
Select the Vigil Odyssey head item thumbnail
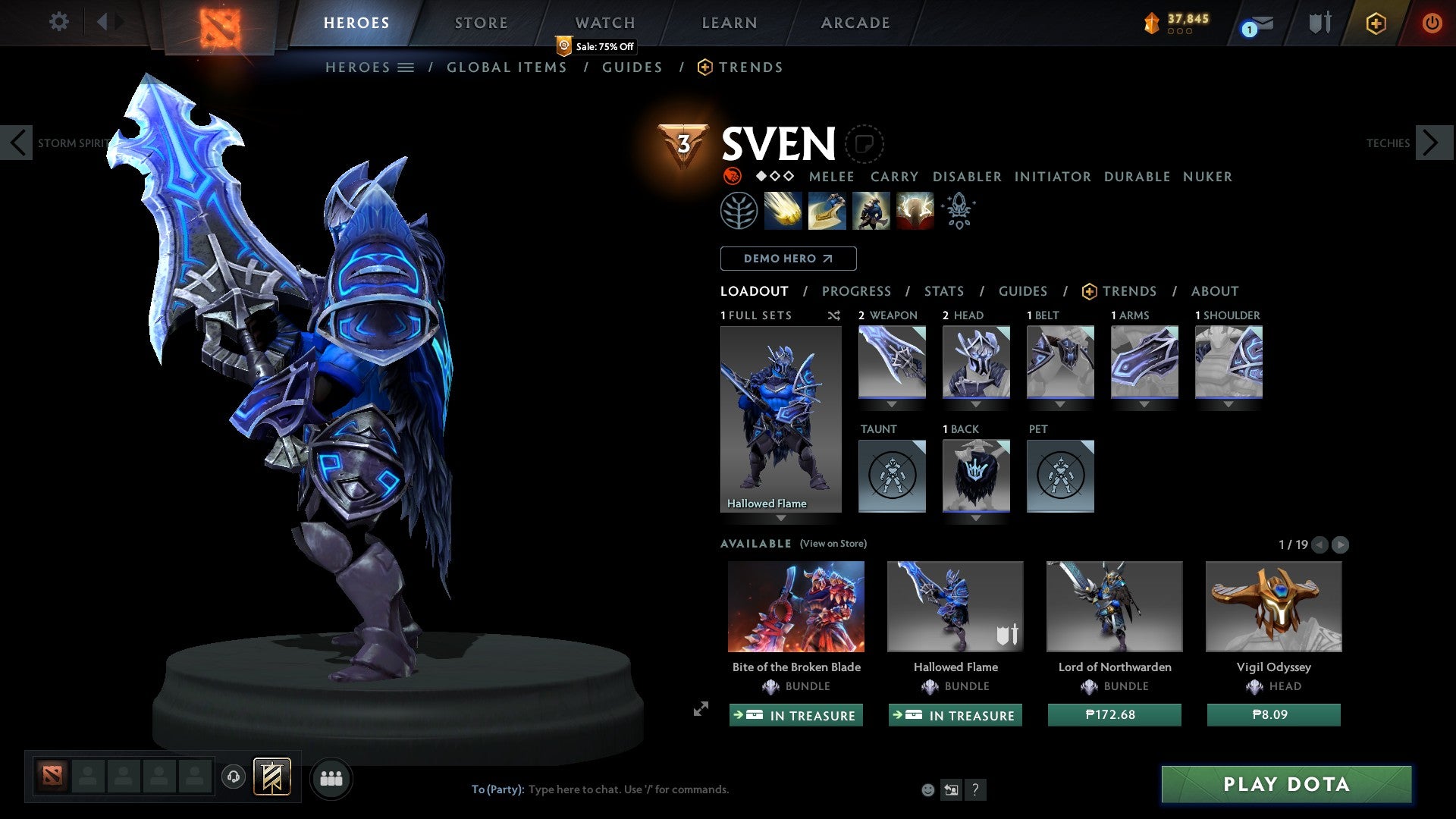(x=1272, y=606)
